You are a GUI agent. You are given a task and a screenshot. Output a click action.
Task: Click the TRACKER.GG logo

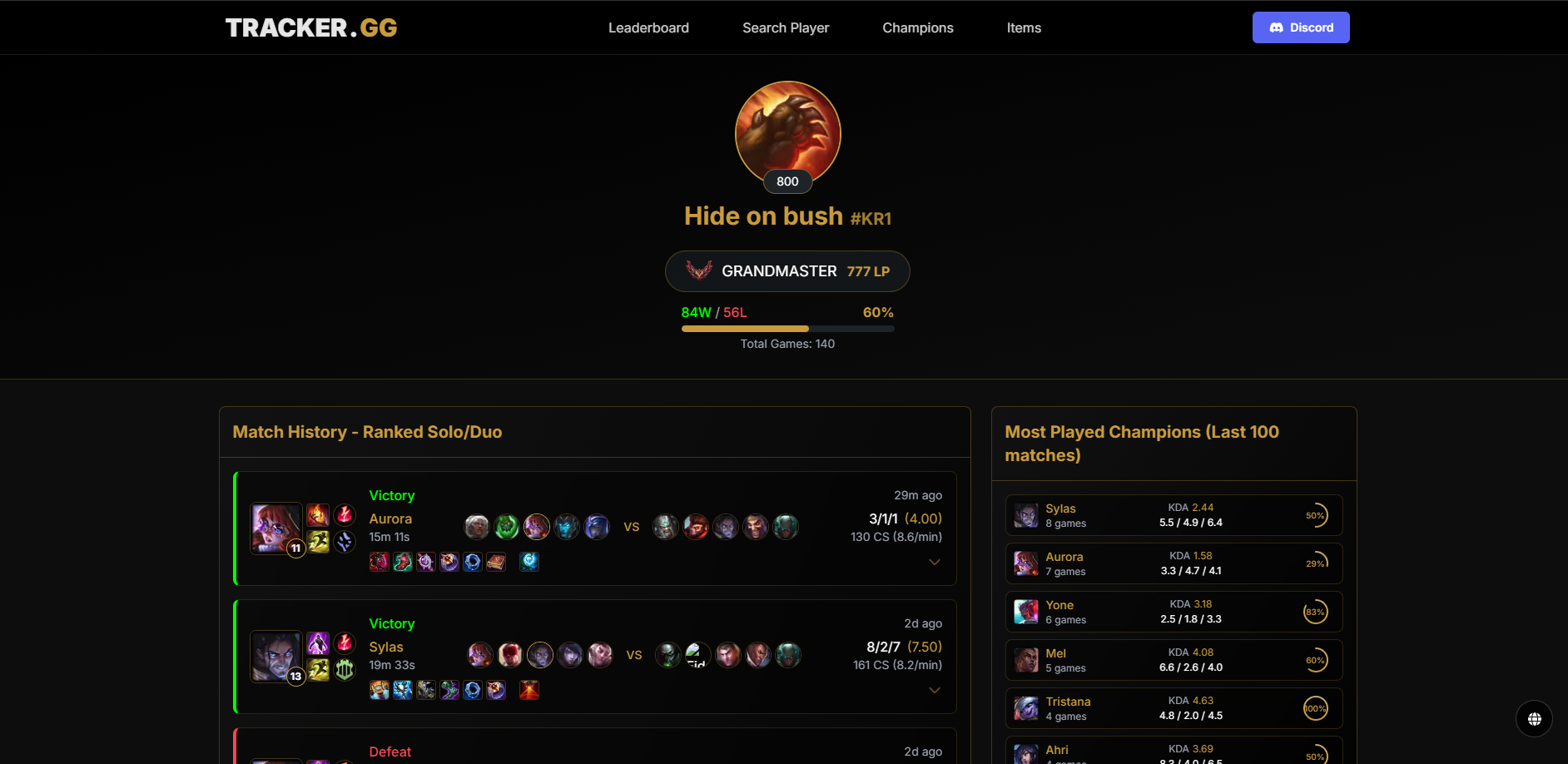pos(311,27)
